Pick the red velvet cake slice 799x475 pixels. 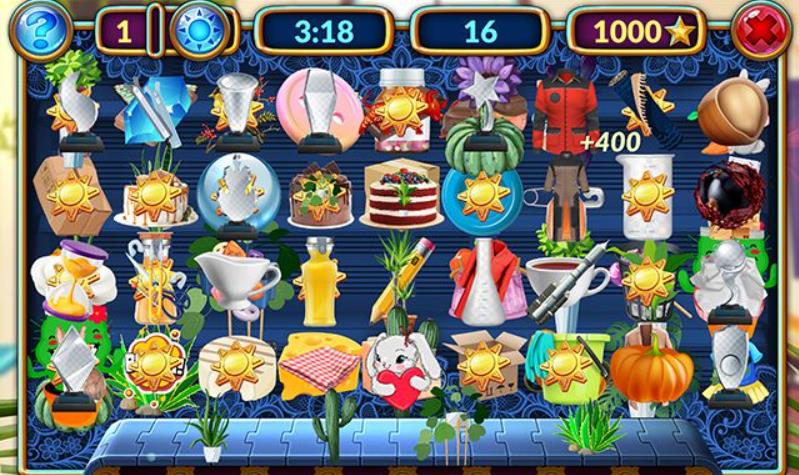[x=403, y=195]
